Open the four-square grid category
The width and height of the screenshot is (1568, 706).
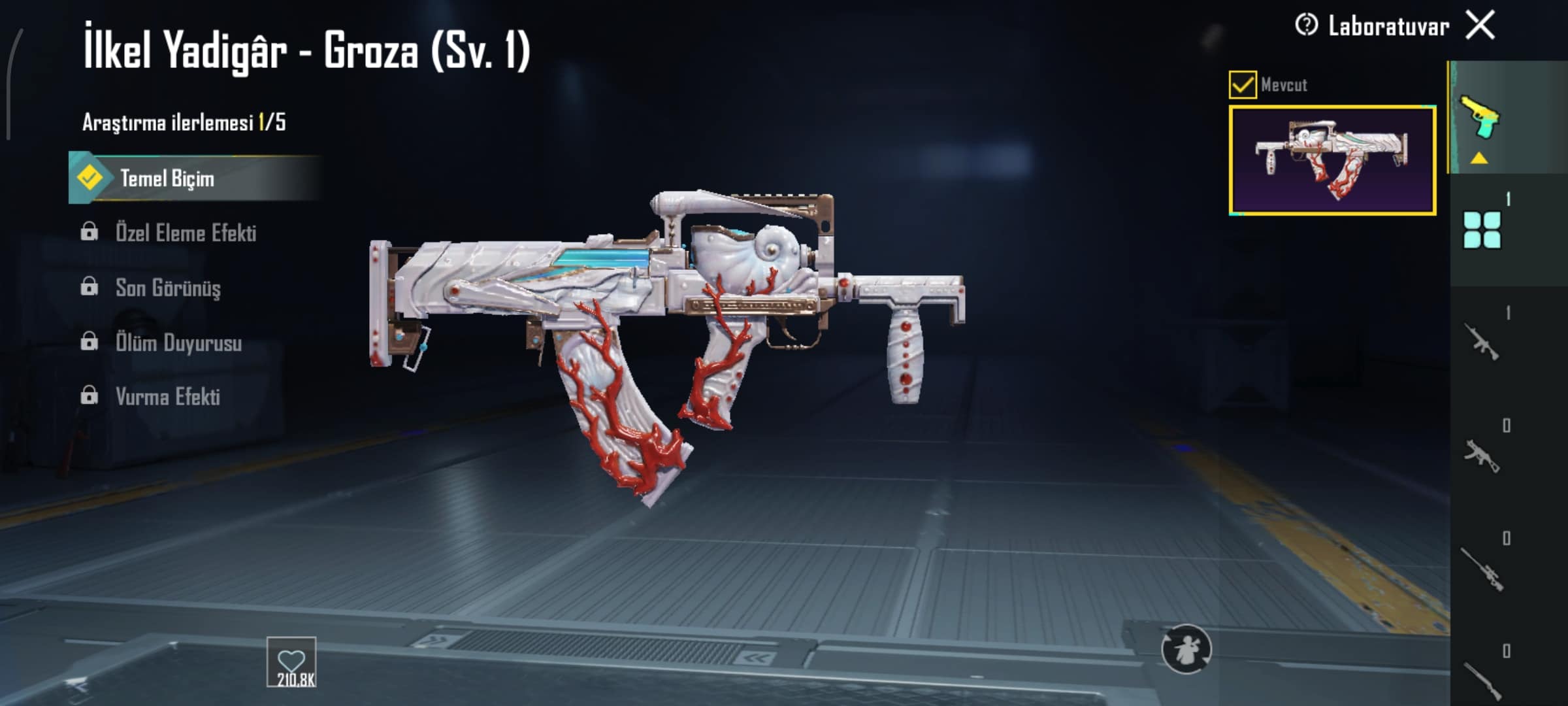pyautogui.click(x=1482, y=230)
